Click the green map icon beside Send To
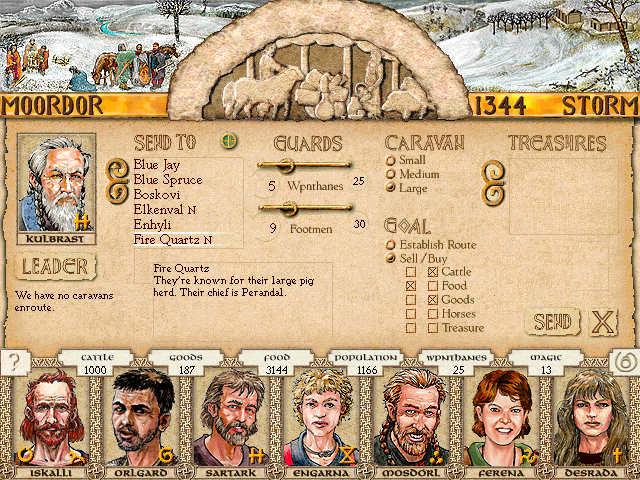 tap(230, 141)
